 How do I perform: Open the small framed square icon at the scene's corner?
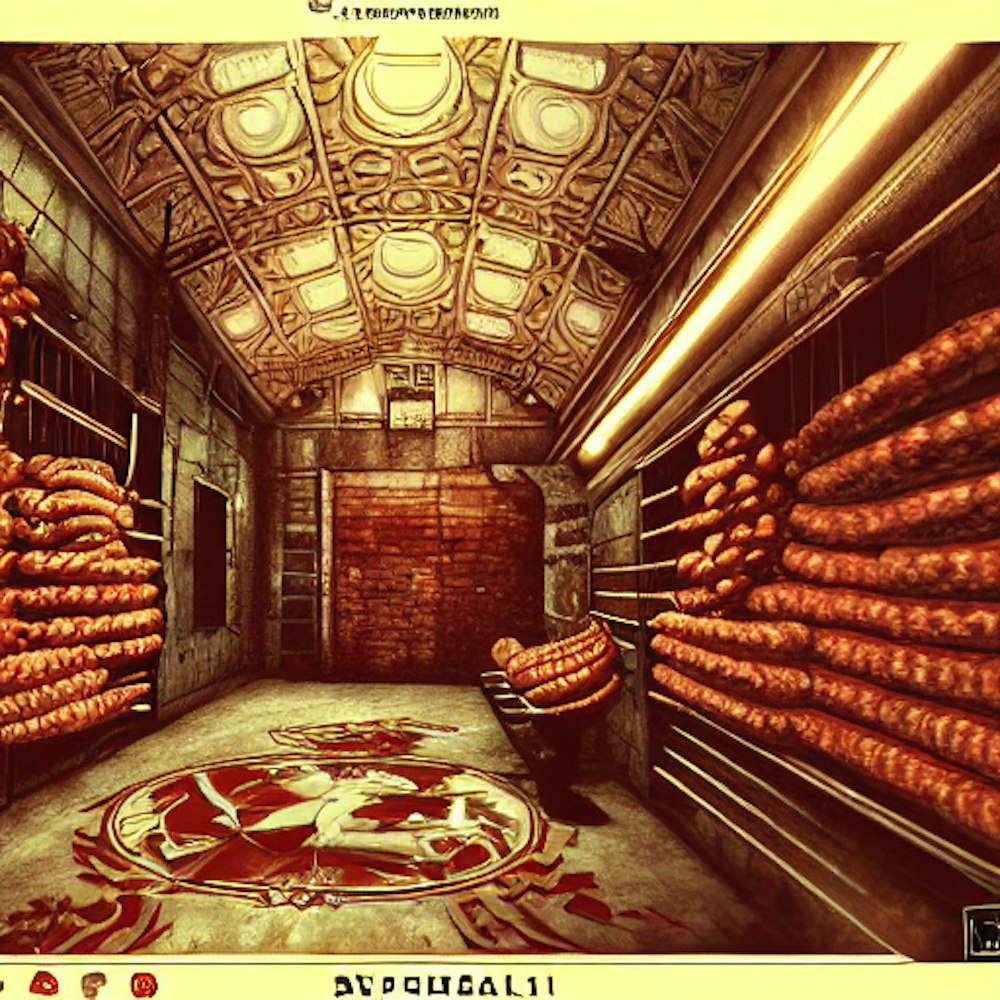coord(981,930)
